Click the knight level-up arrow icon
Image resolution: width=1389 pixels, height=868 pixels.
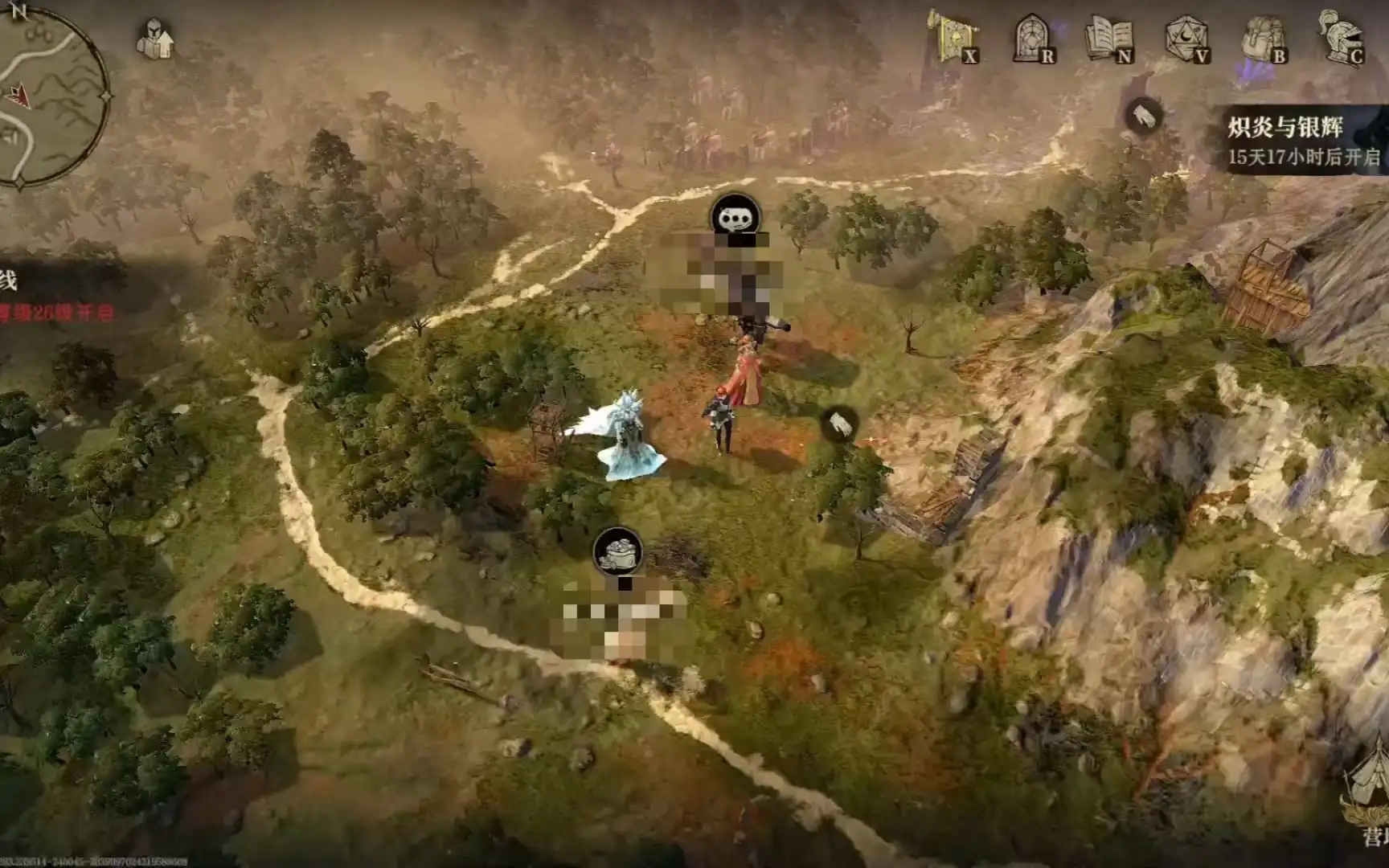coord(154,39)
